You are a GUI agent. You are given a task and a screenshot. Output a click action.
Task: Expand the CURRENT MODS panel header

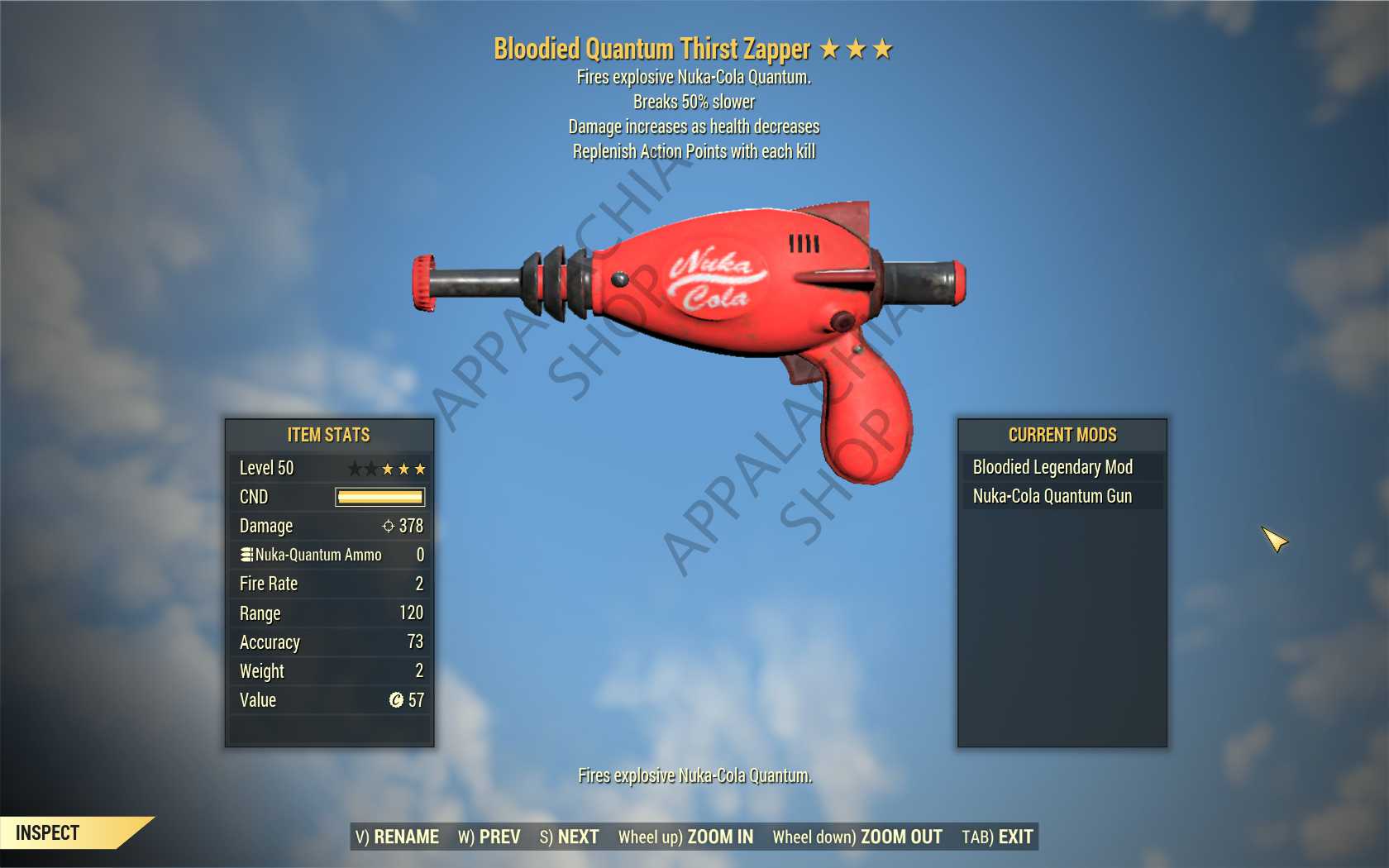[x=1061, y=435]
